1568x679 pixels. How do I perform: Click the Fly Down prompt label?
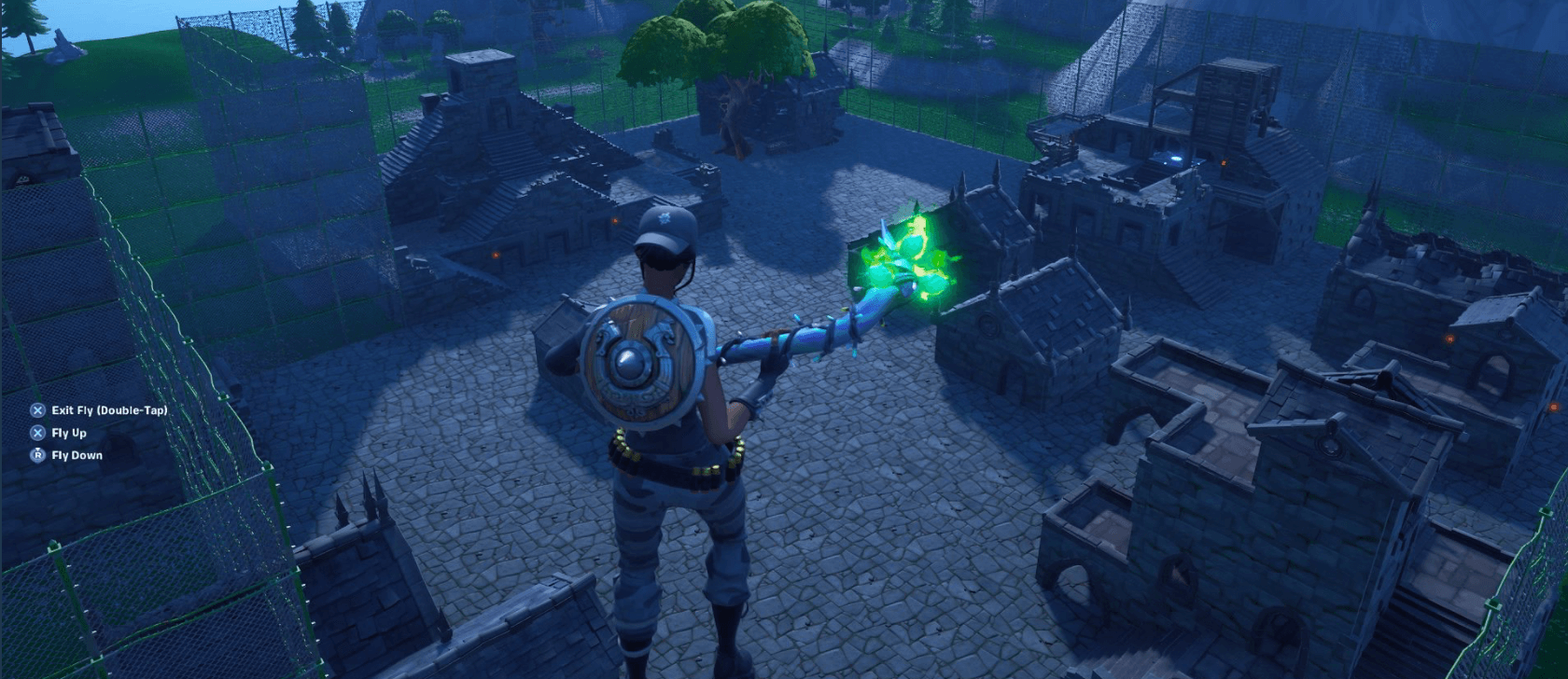78,456
